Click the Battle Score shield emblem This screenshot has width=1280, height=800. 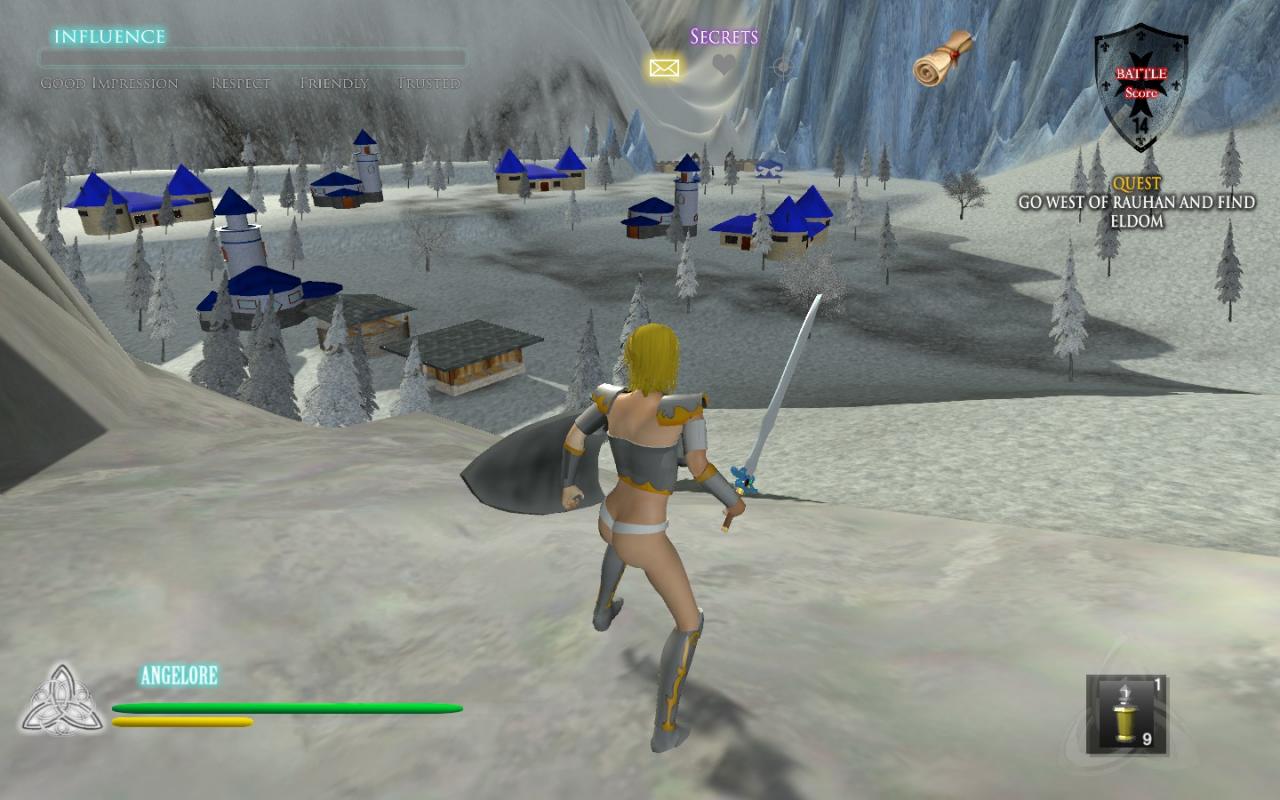point(1140,86)
